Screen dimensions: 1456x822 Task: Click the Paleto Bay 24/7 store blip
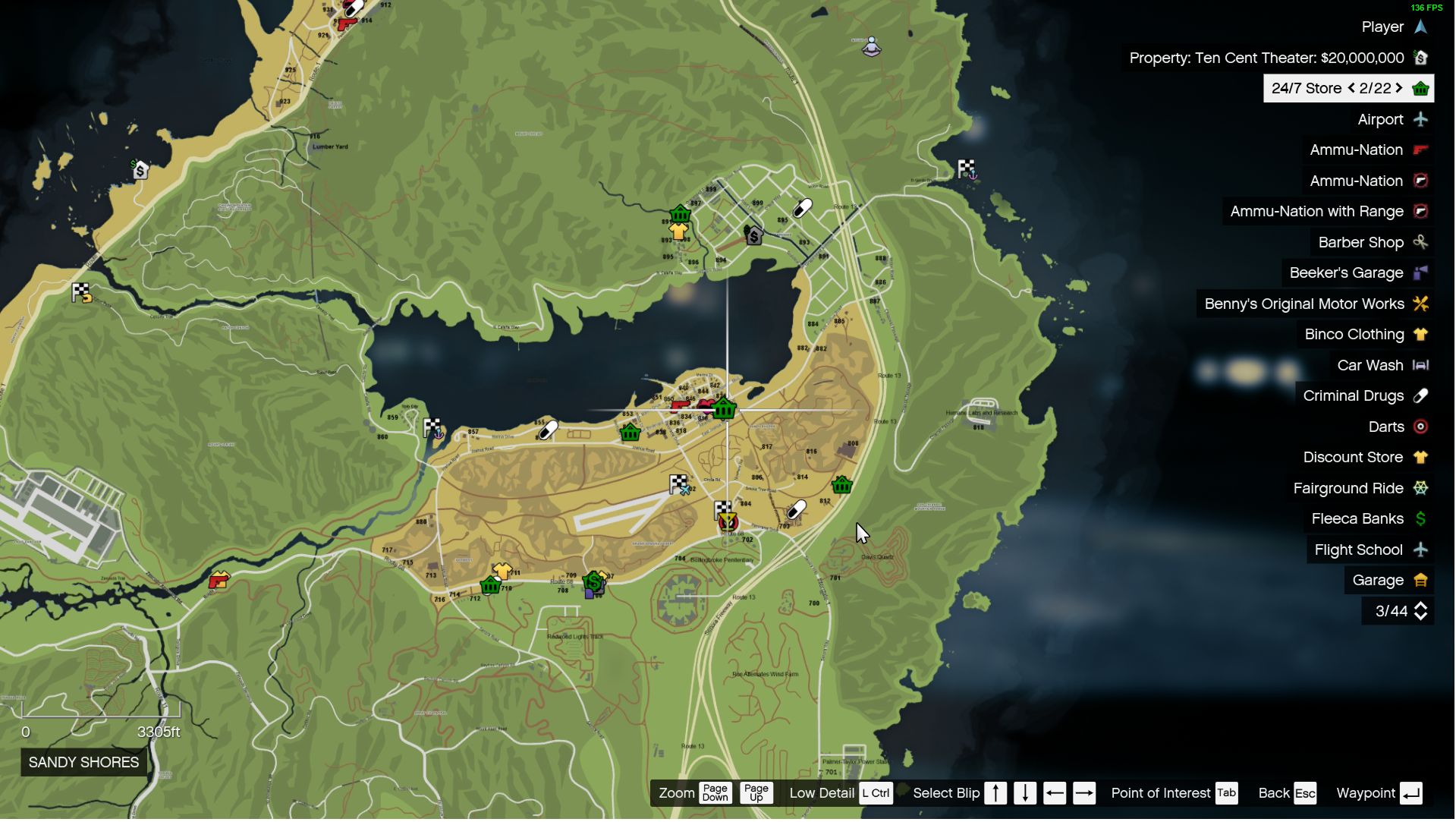coord(680,214)
